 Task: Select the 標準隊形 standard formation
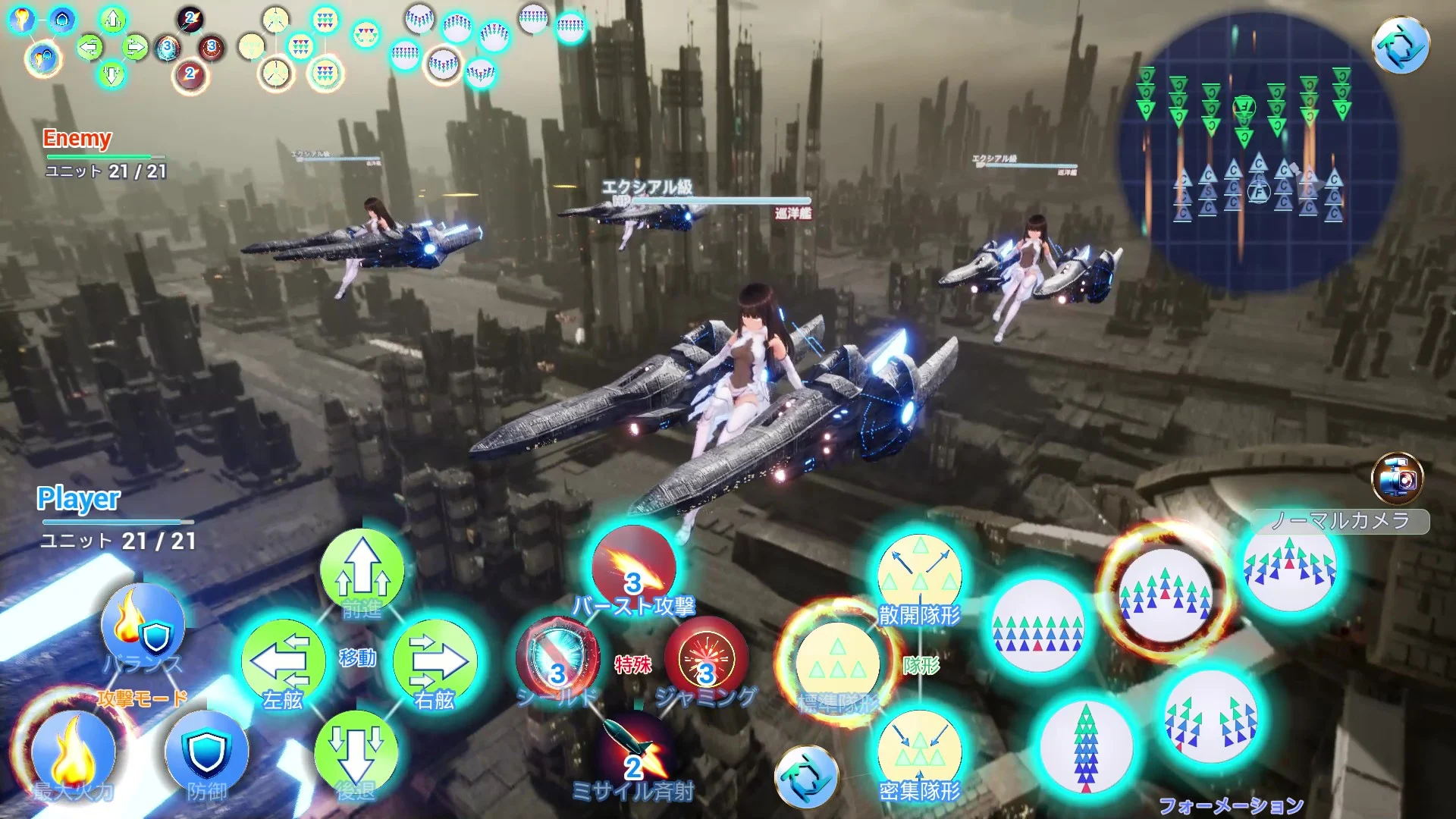pyautogui.click(x=838, y=664)
